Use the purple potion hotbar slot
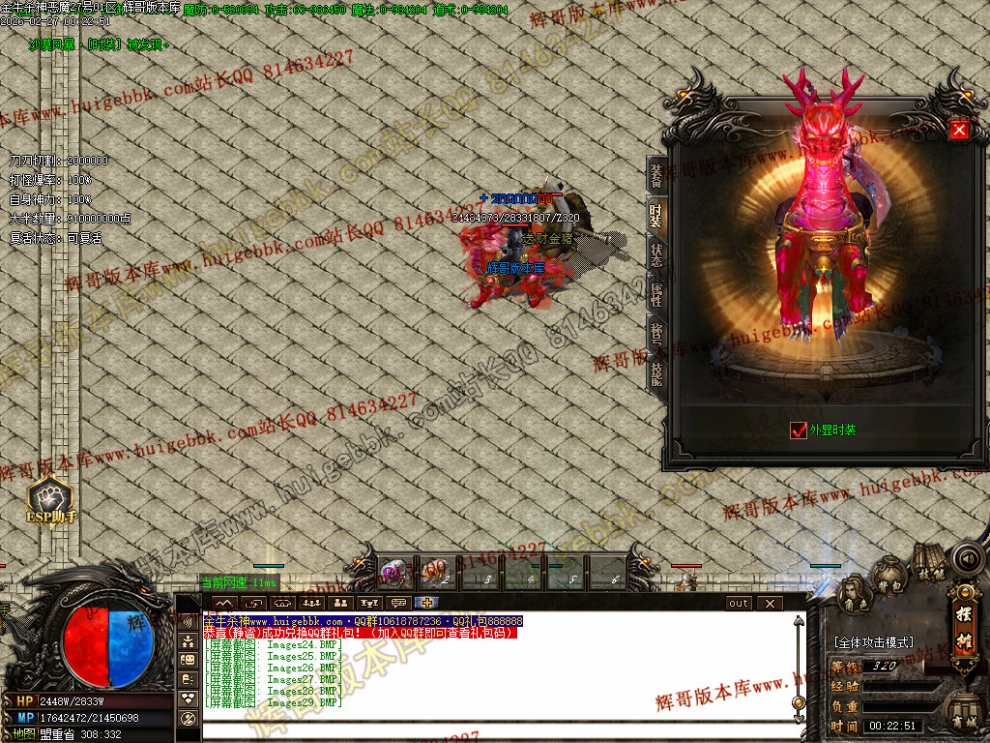 393,573
